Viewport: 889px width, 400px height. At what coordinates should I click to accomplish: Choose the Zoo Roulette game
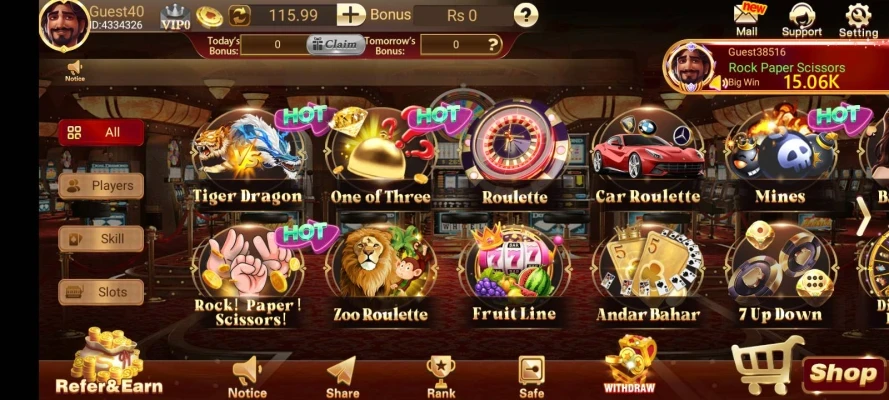[x=381, y=273]
